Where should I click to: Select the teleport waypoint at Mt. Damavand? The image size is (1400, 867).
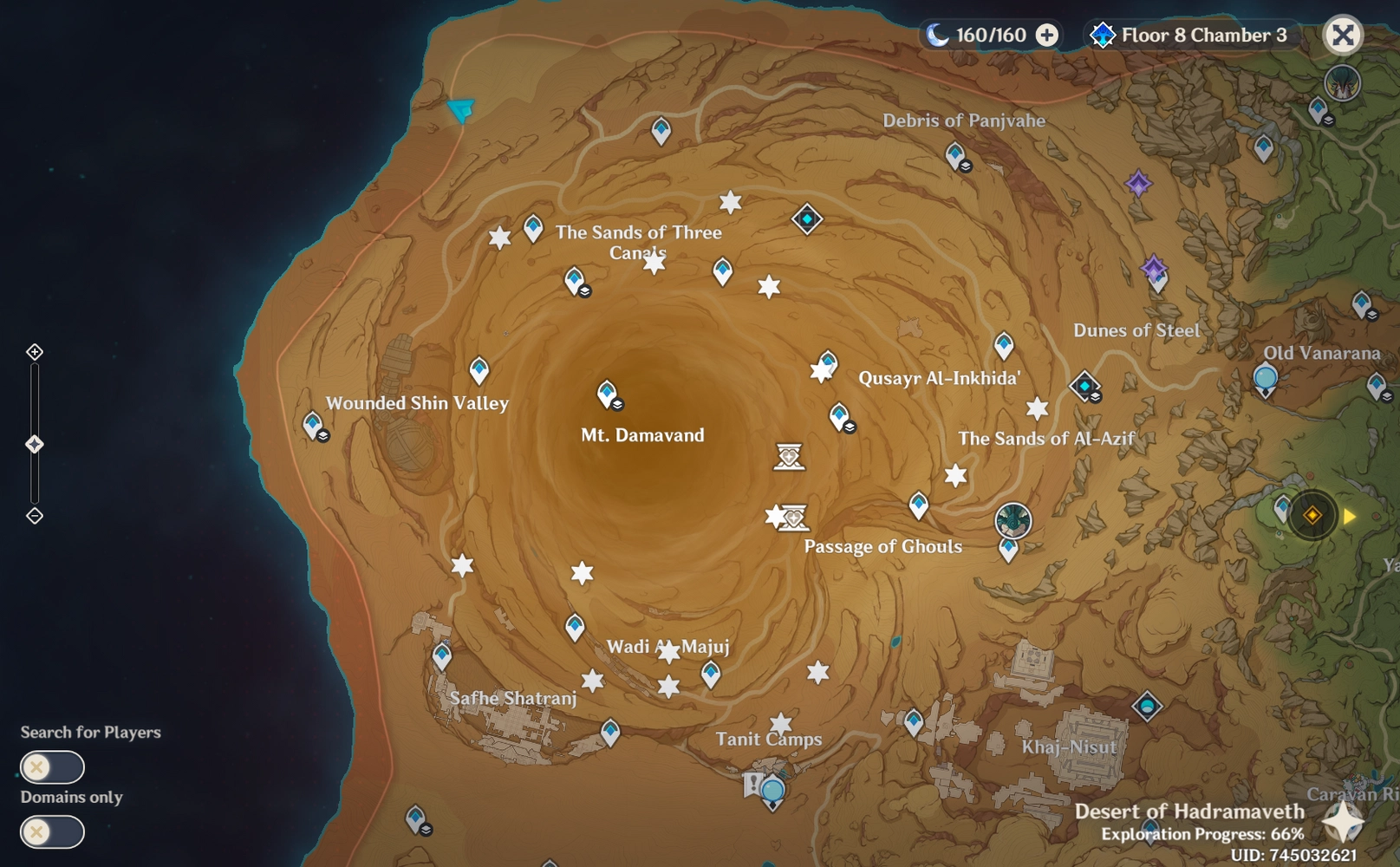click(605, 392)
